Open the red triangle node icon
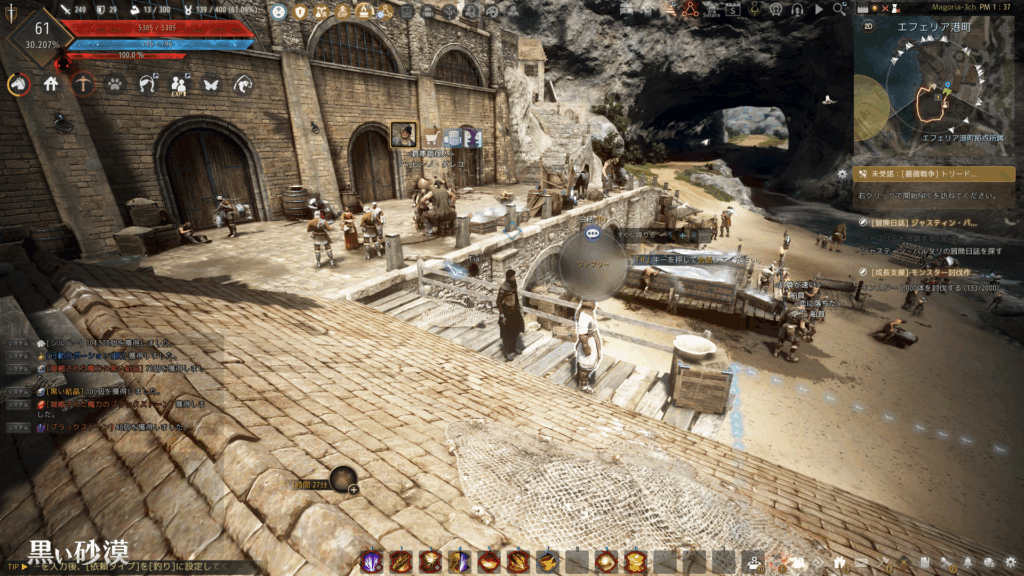Screen dimensions: 1024x576 point(690,10)
